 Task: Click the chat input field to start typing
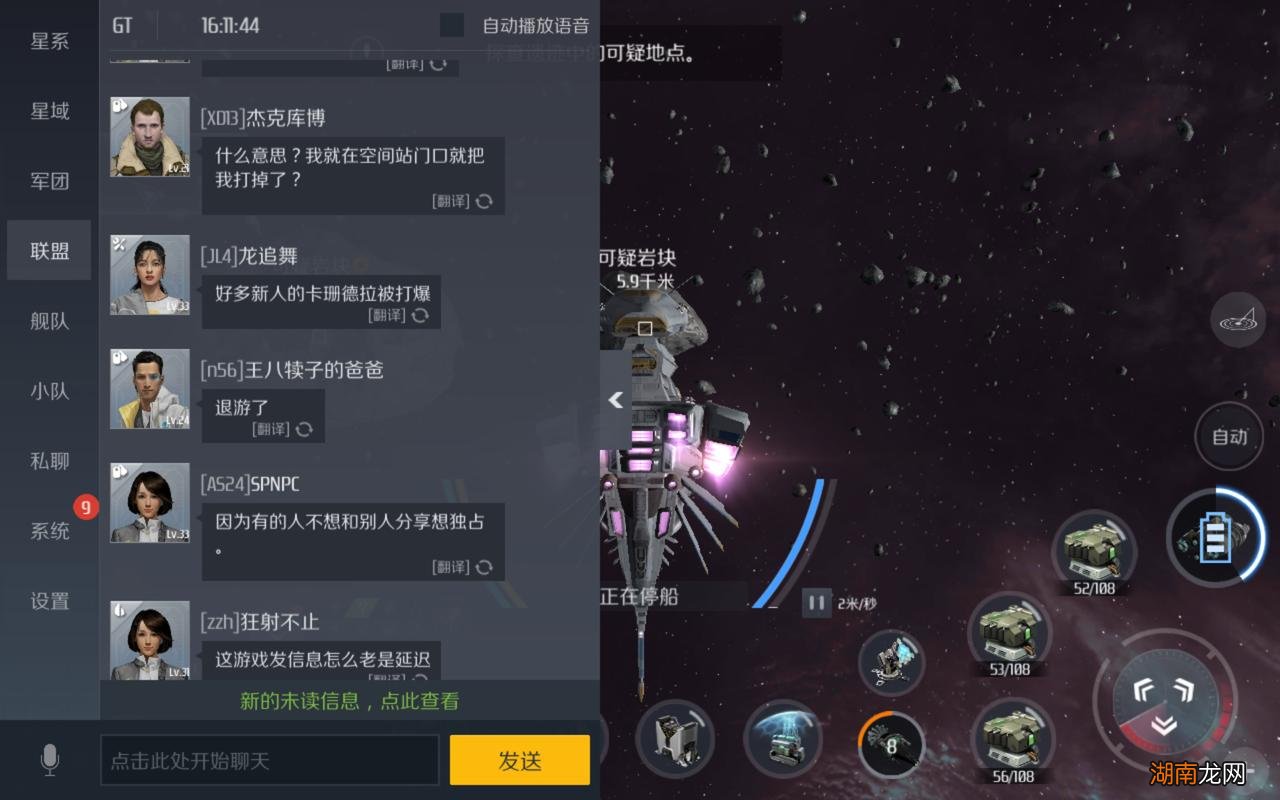point(270,760)
